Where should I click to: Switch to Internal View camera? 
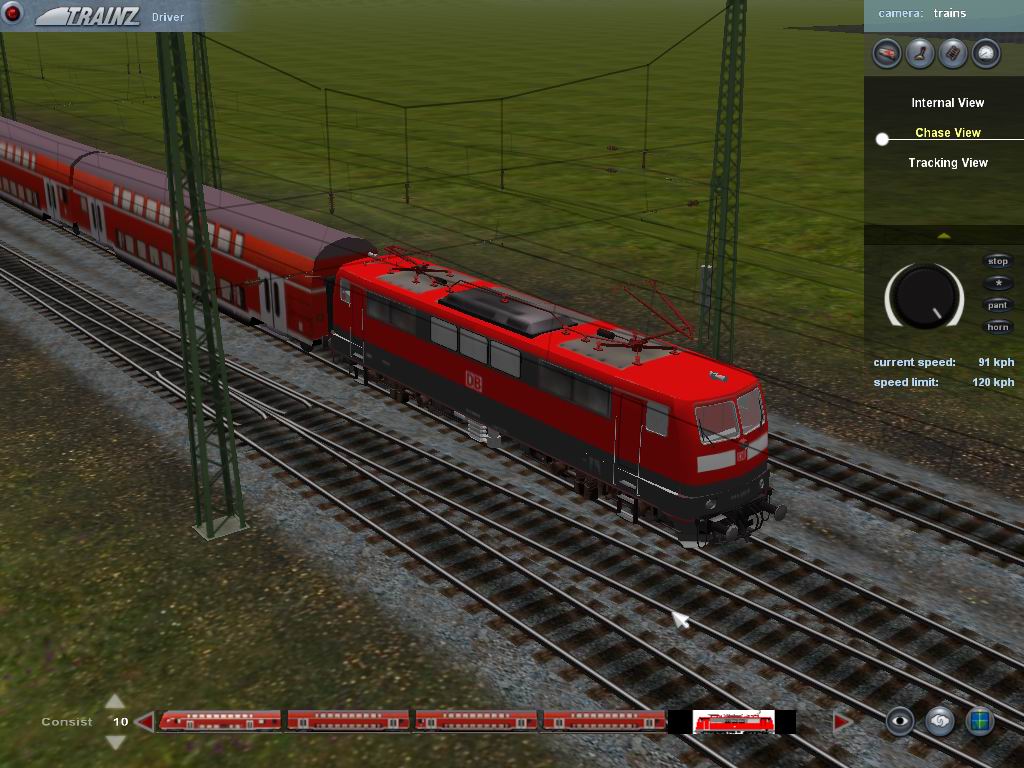(947, 103)
